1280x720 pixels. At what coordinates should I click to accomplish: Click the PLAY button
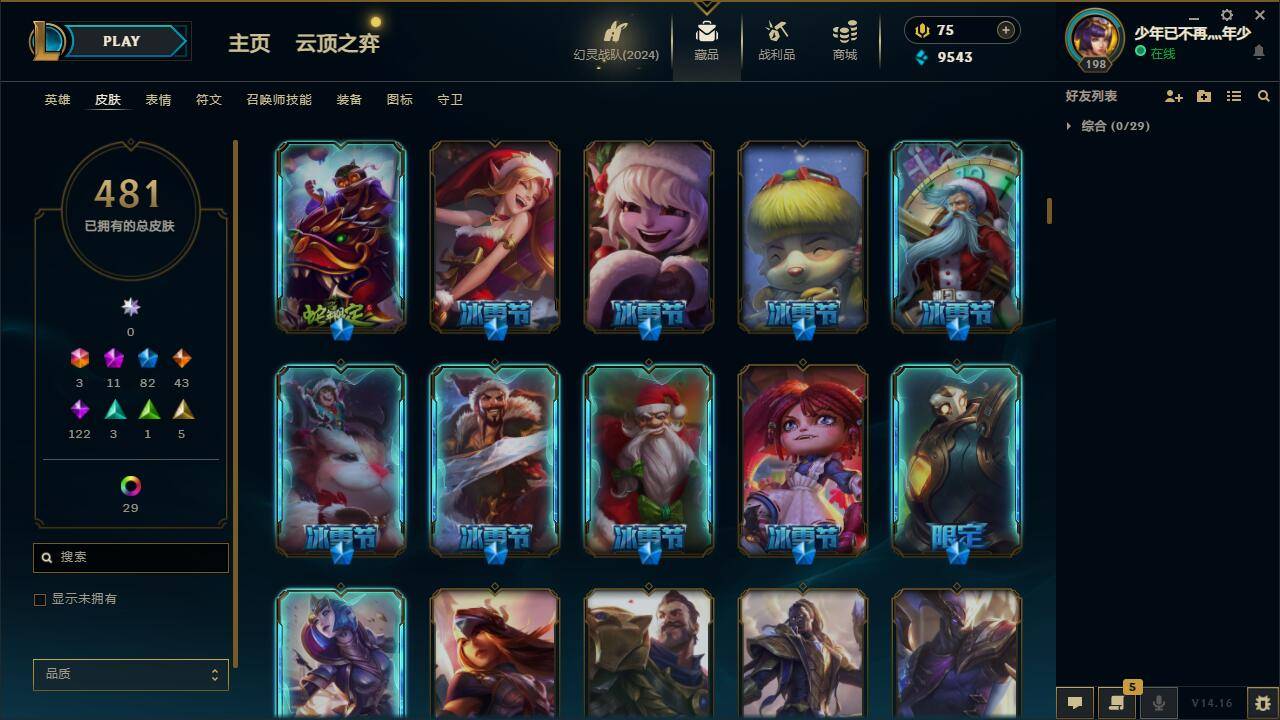click(x=121, y=41)
